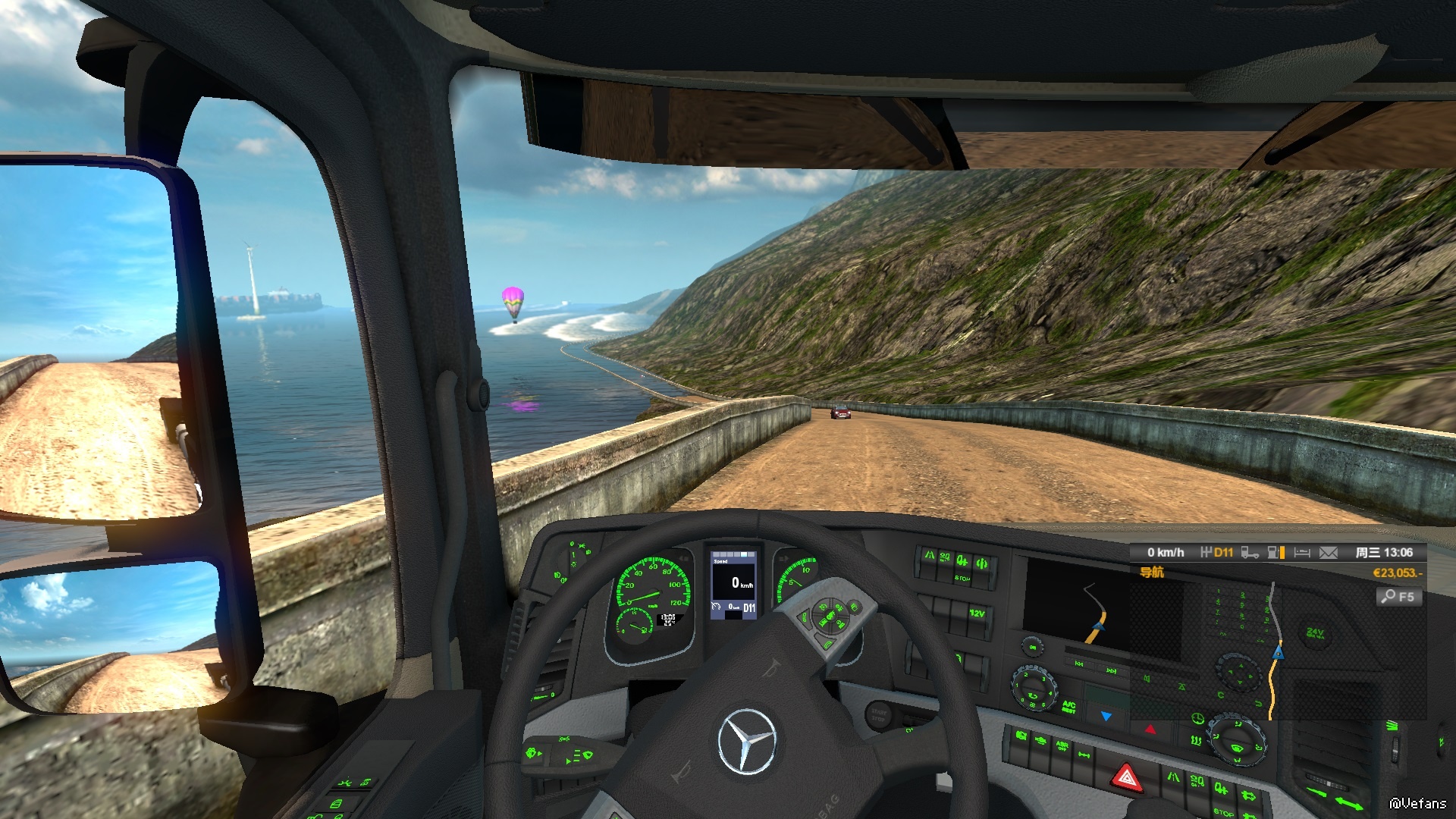Select the 导航 navigation tab label
This screenshot has width=1456, height=819.
[1151, 573]
